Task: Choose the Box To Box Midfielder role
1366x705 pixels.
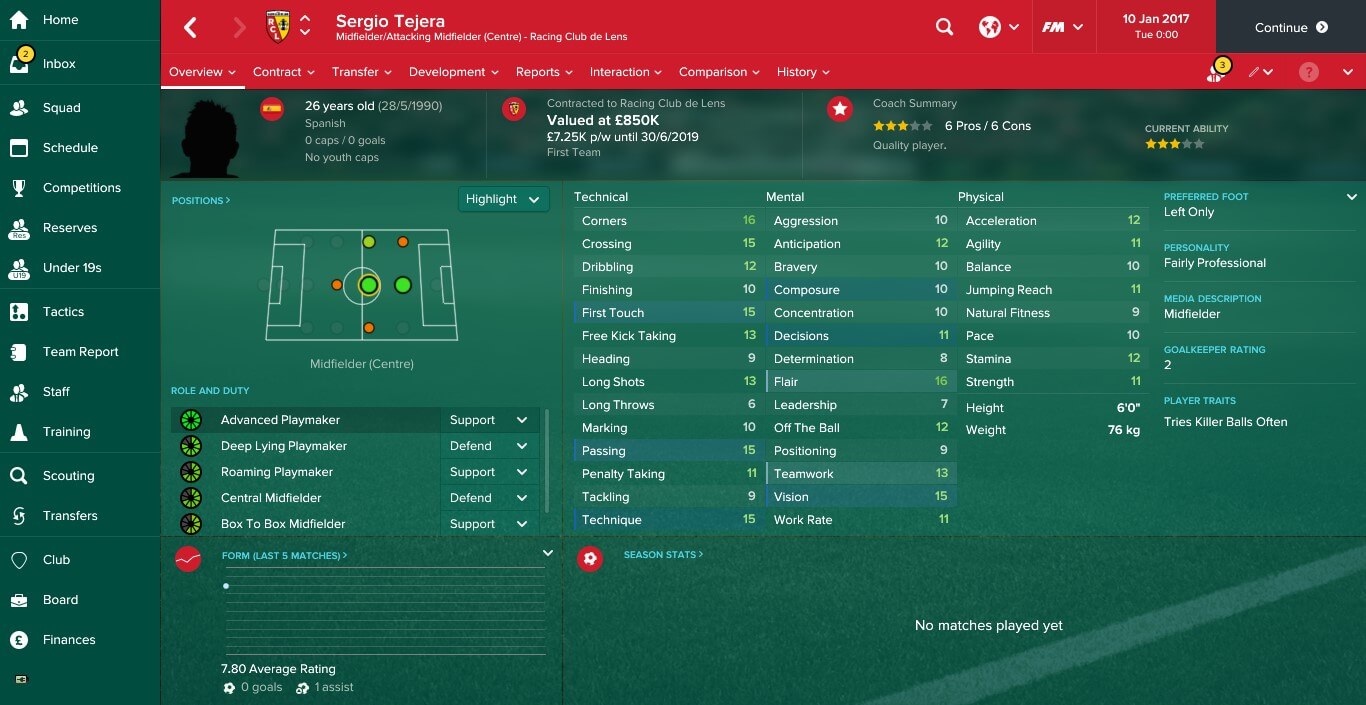Action: click(x=283, y=524)
